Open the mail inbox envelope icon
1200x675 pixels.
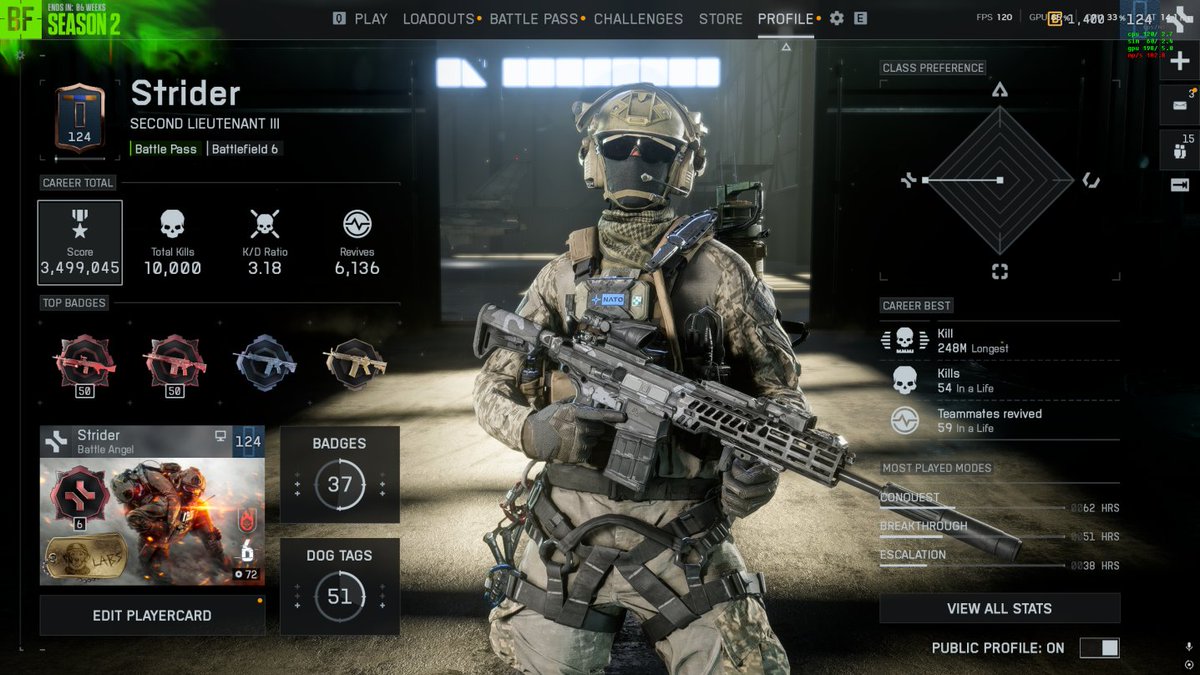click(x=1179, y=105)
